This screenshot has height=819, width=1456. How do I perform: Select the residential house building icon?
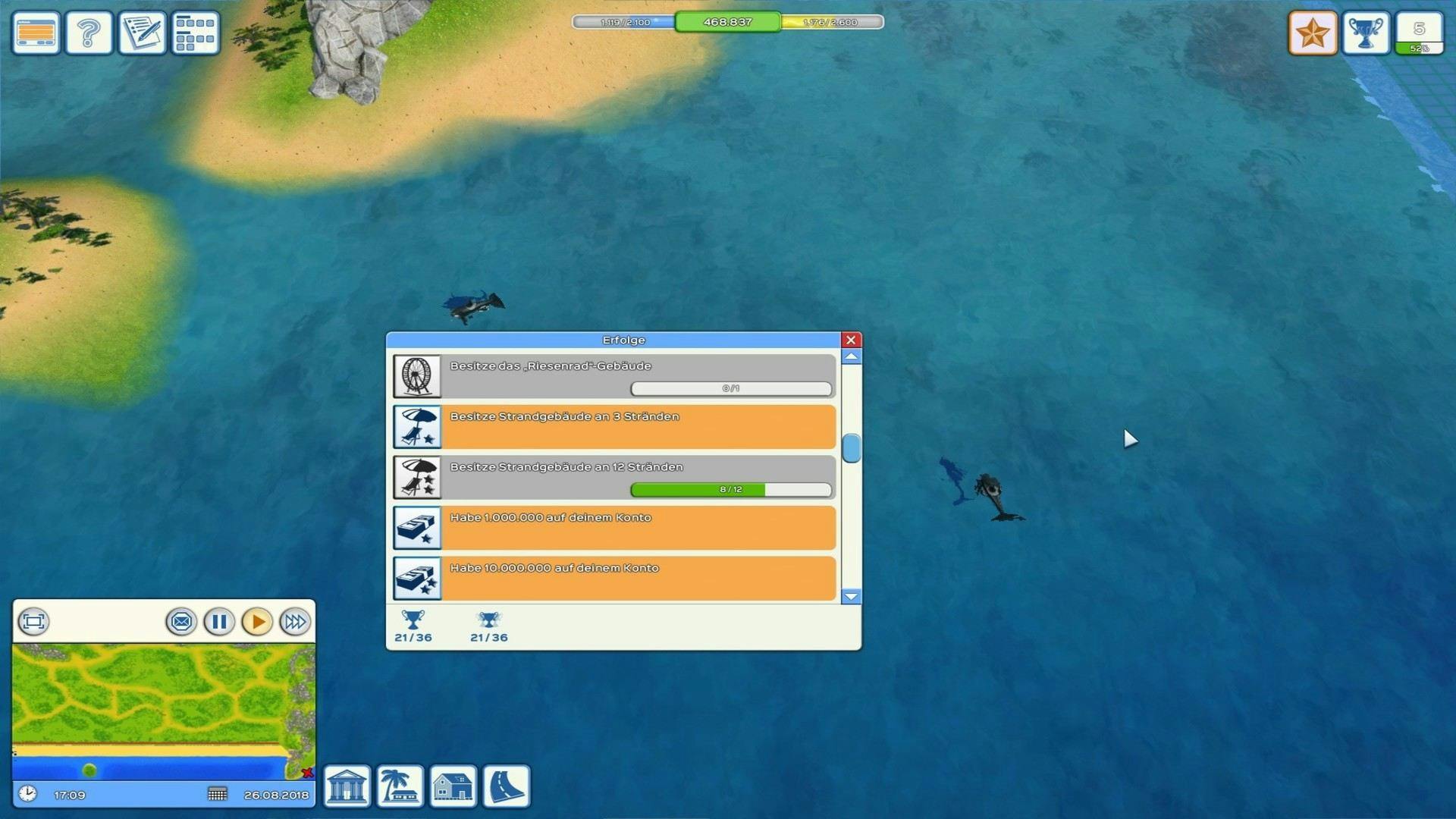[453, 786]
